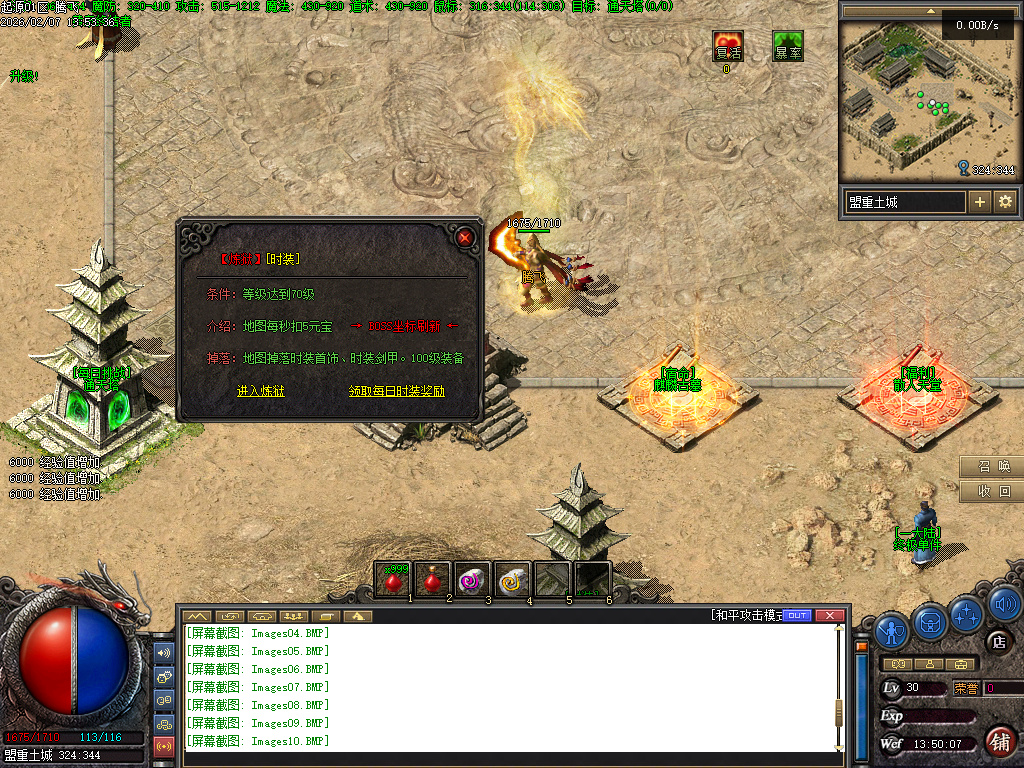Click the 召唤 summon button
The width and height of the screenshot is (1024, 768).
coord(991,466)
